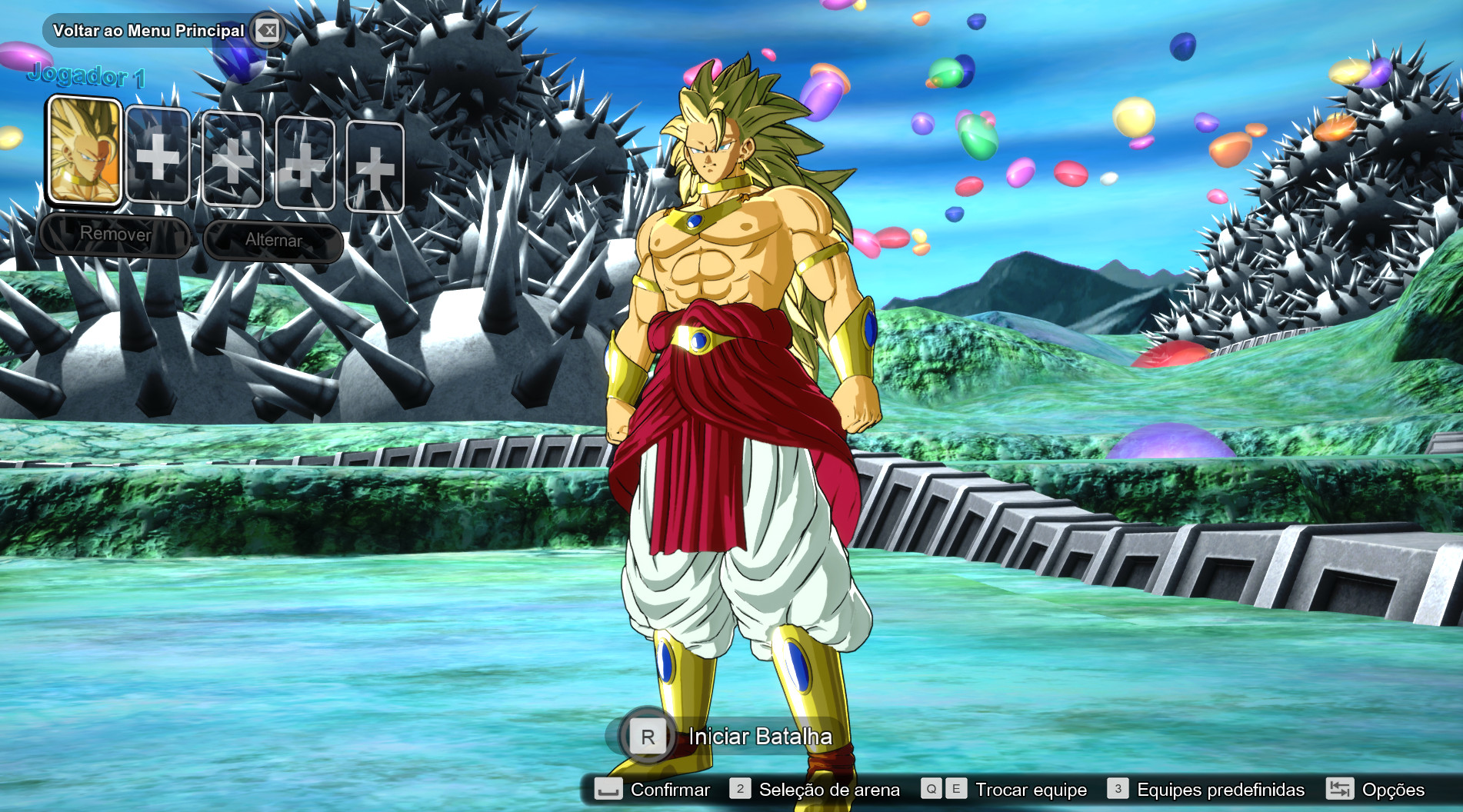Click the Jogador 1 label
This screenshot has width=1463, height=812.
[x=85, y=76]
